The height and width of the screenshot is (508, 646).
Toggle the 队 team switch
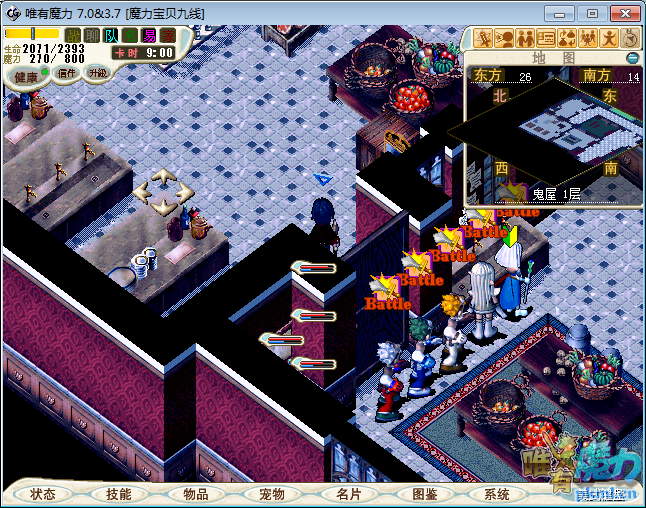coord(111,36)
